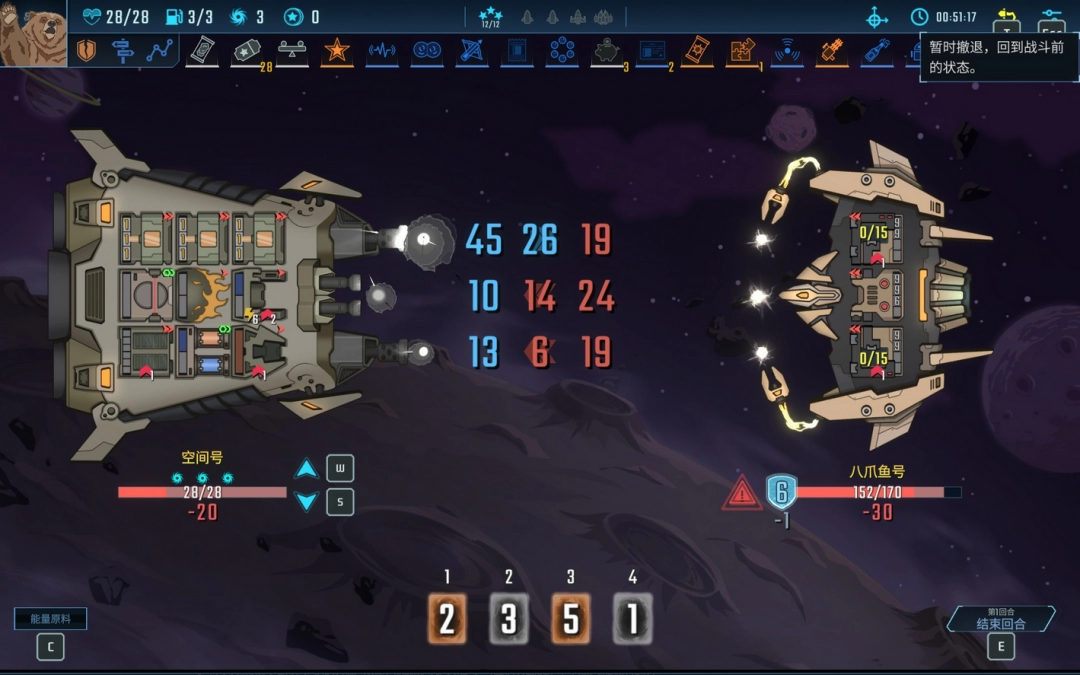Select the orange energy die showing 2
The width and height of the screenshot is (1080, 675).
(447, 619)
